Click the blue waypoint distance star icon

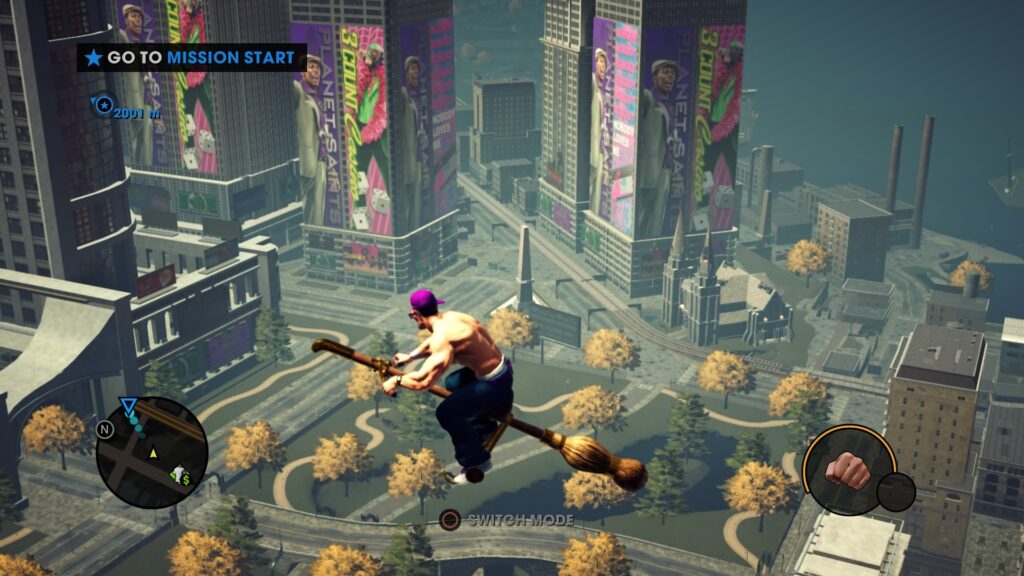point(101,103)
